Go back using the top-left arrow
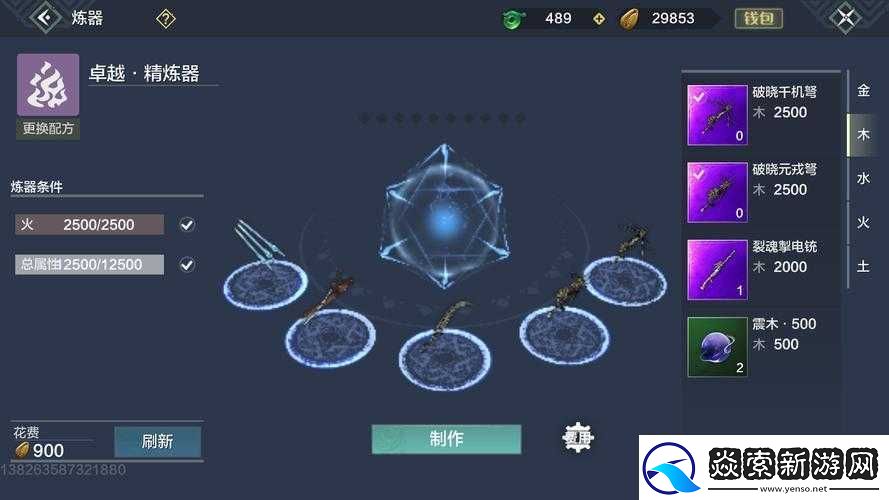Viewport: 889px width, 500px height. click(43, 17)
